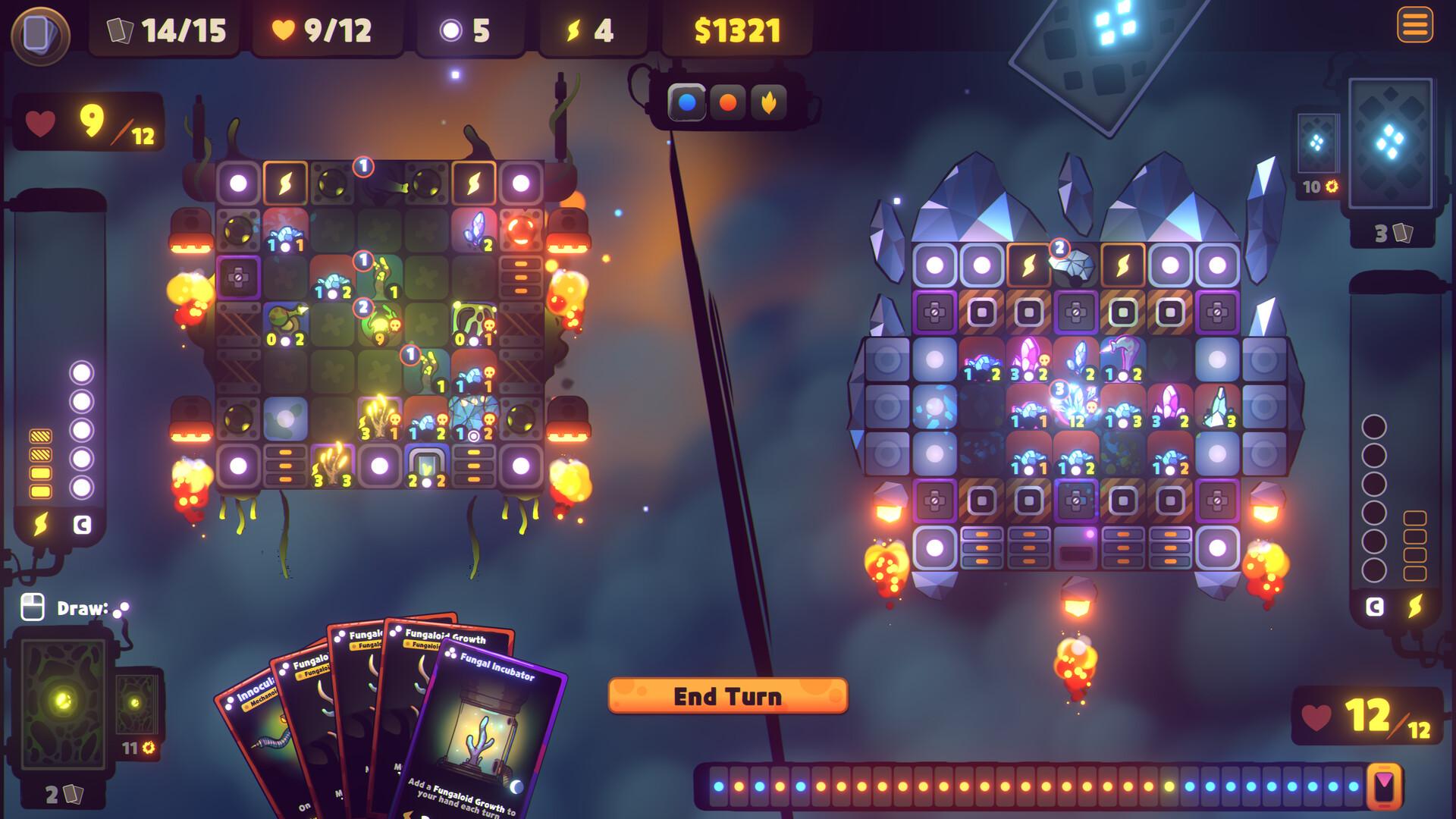Select the blue circle view toggle

[x=687, y=102]
